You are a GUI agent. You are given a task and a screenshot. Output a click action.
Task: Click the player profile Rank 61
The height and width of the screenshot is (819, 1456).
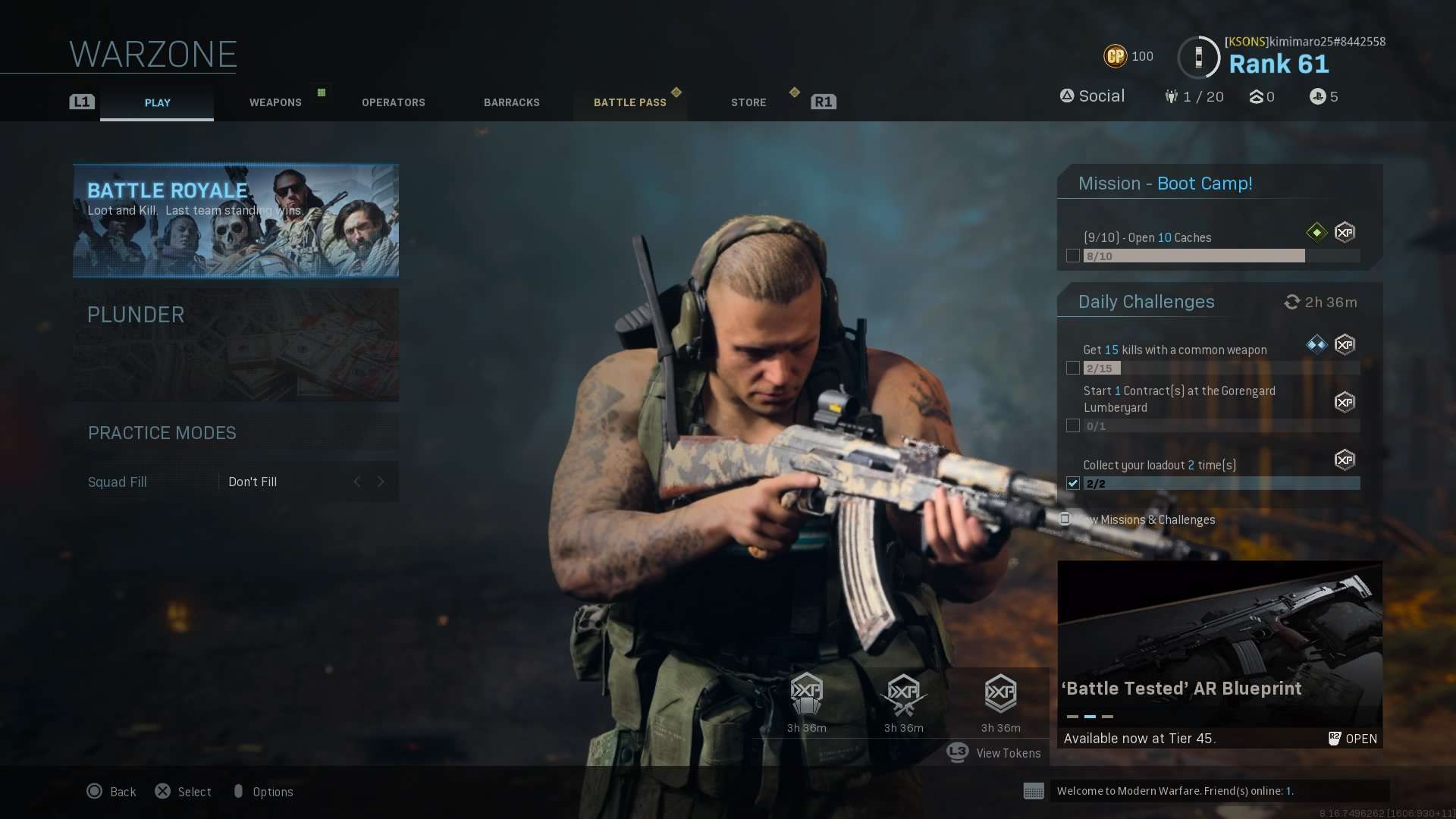click(x=1279, y=64)
